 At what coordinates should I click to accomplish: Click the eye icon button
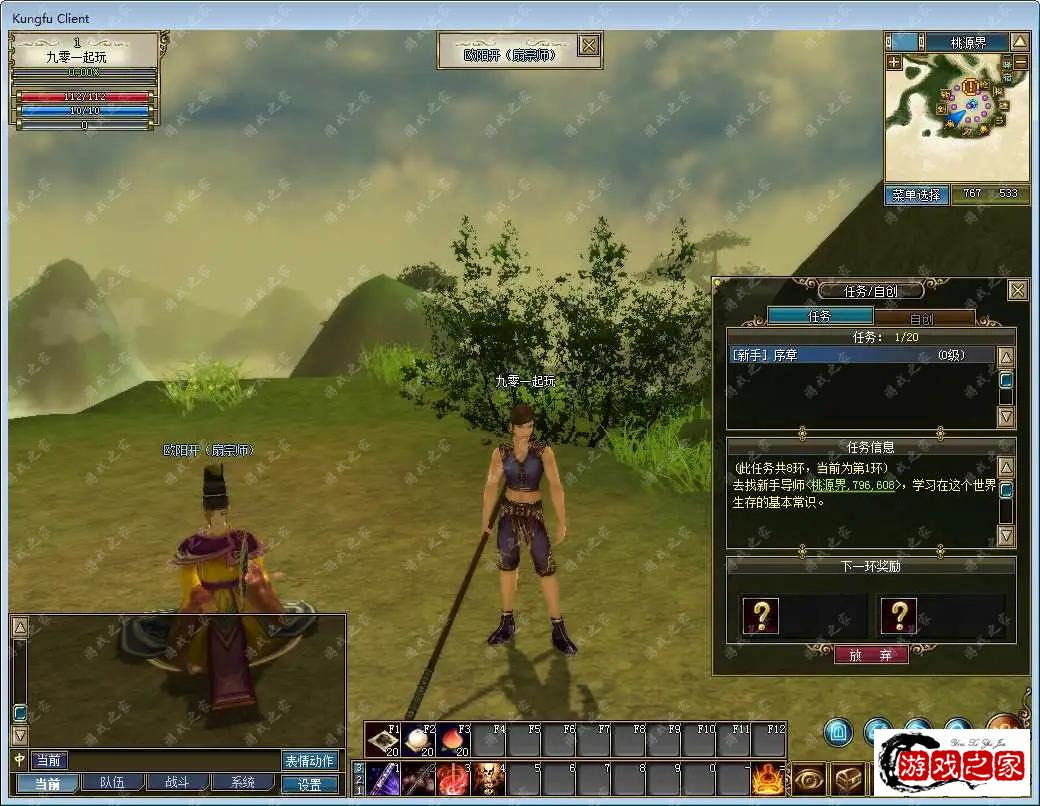[809, 779]
